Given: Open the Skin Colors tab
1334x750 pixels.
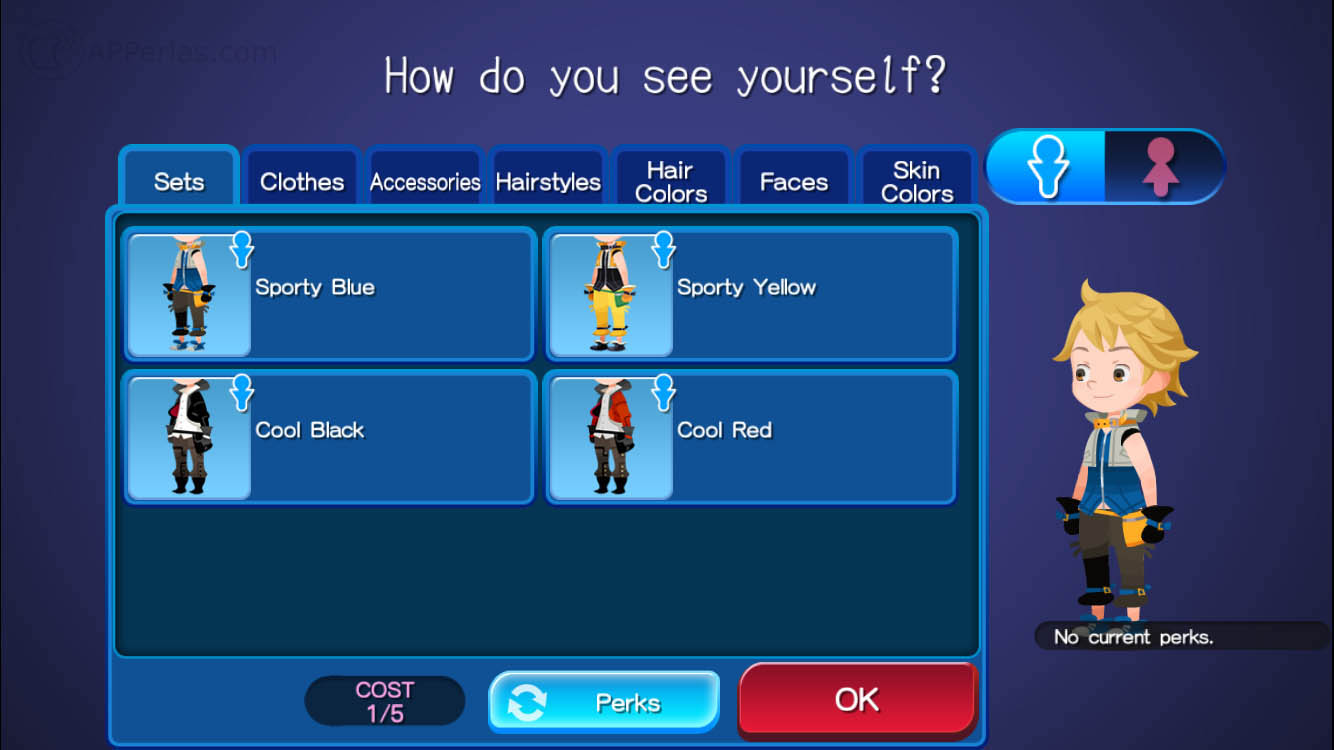Looking at the screenshot, I should [917, 182].
